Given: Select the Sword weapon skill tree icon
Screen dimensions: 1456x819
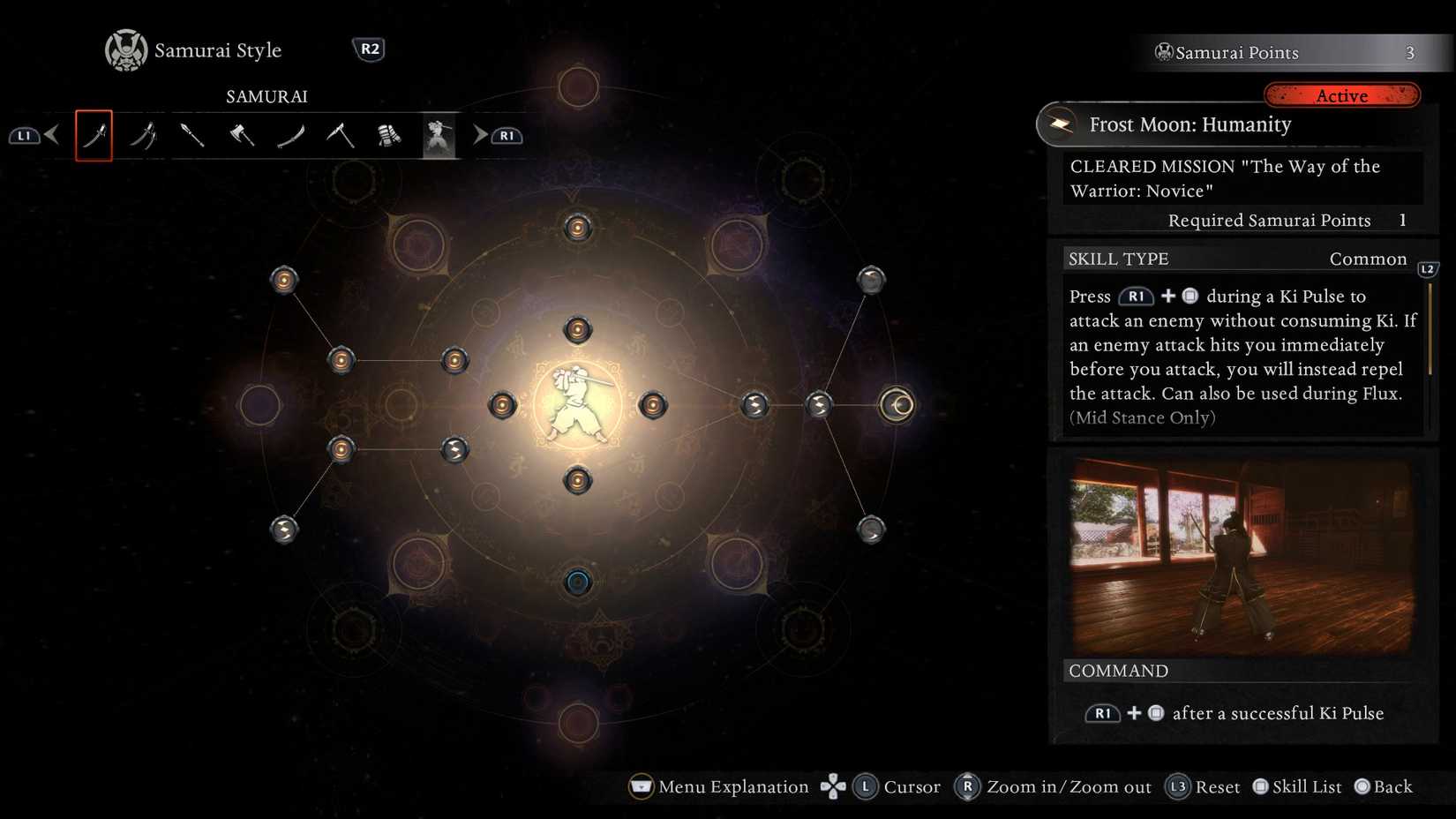Looking at the screenshot, I should tap(94, 136).
